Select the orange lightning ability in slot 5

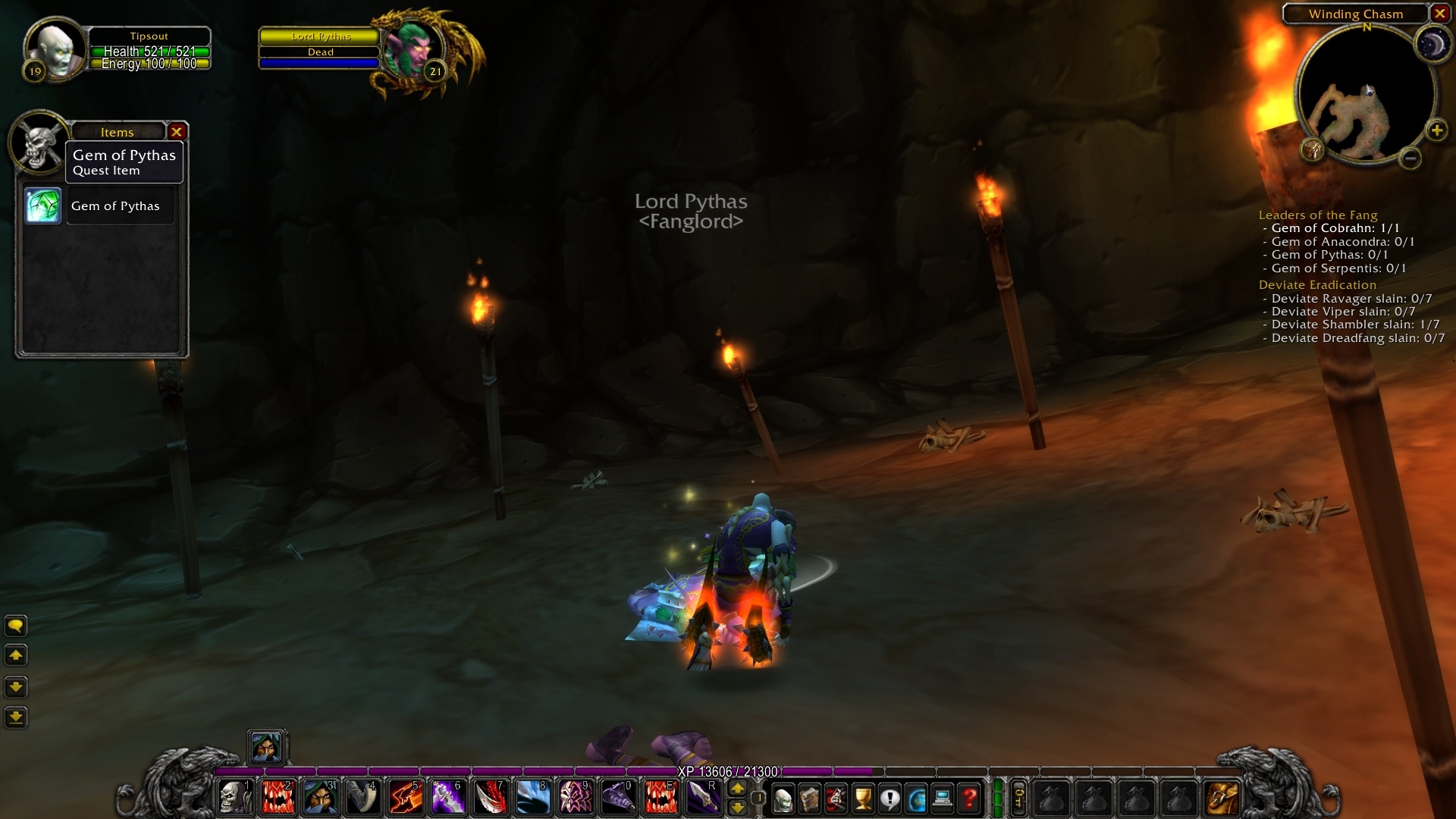tap(406, 799)
